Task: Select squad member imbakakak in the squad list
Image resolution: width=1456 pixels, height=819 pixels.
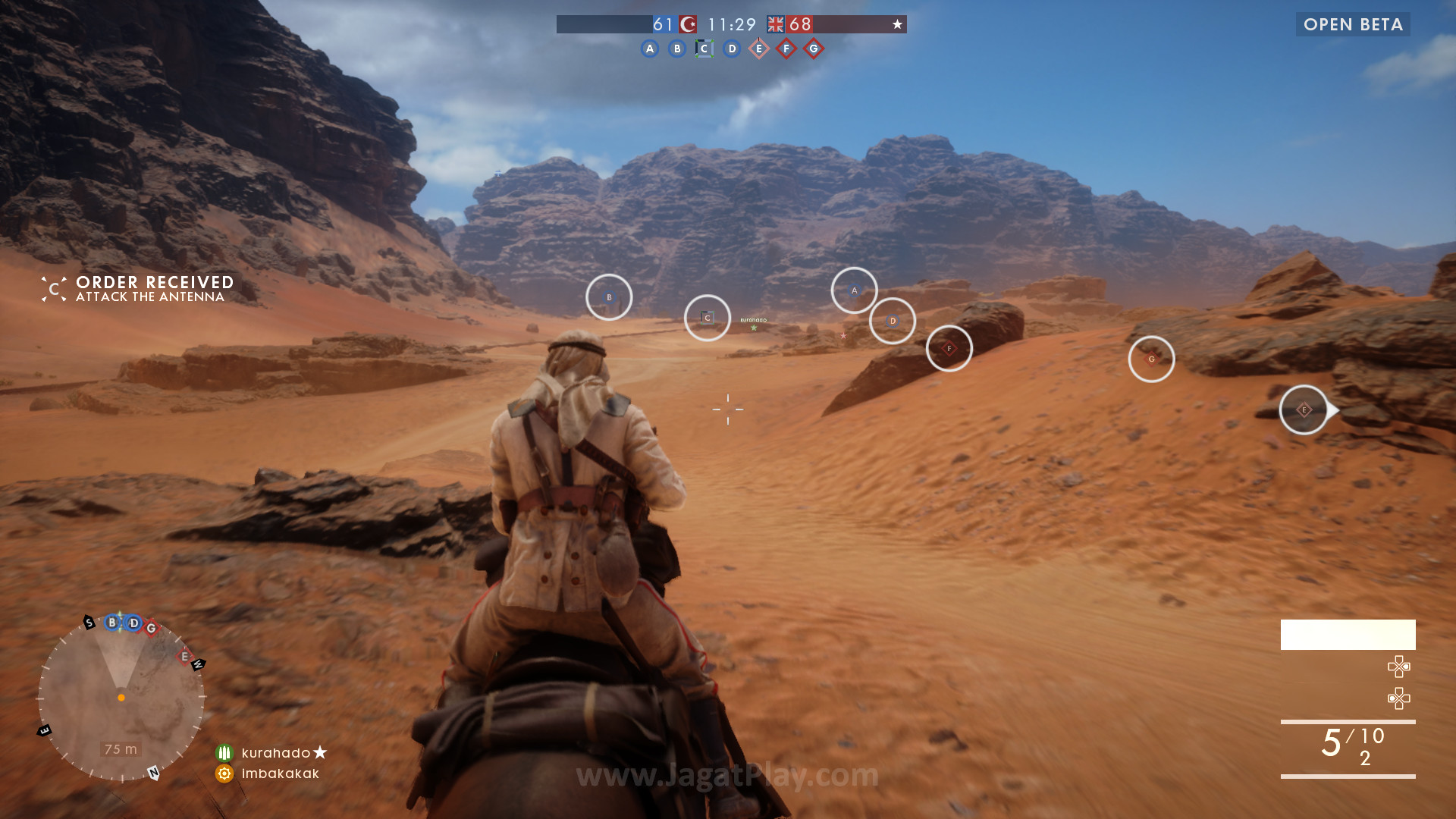Action: (x=280, y=773)
